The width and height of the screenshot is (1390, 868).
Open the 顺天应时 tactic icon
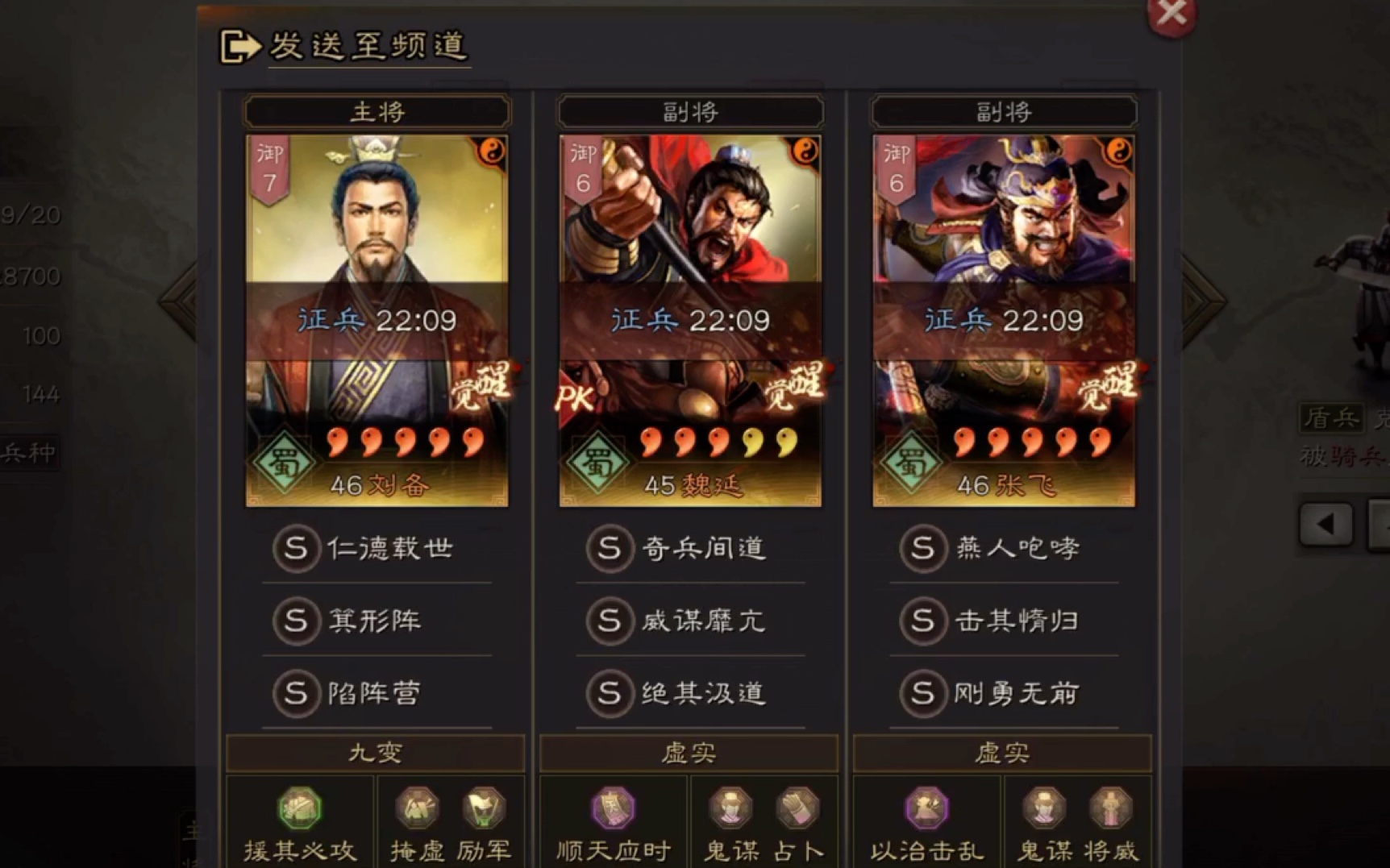pyautogui.click(x=613, y=808)
